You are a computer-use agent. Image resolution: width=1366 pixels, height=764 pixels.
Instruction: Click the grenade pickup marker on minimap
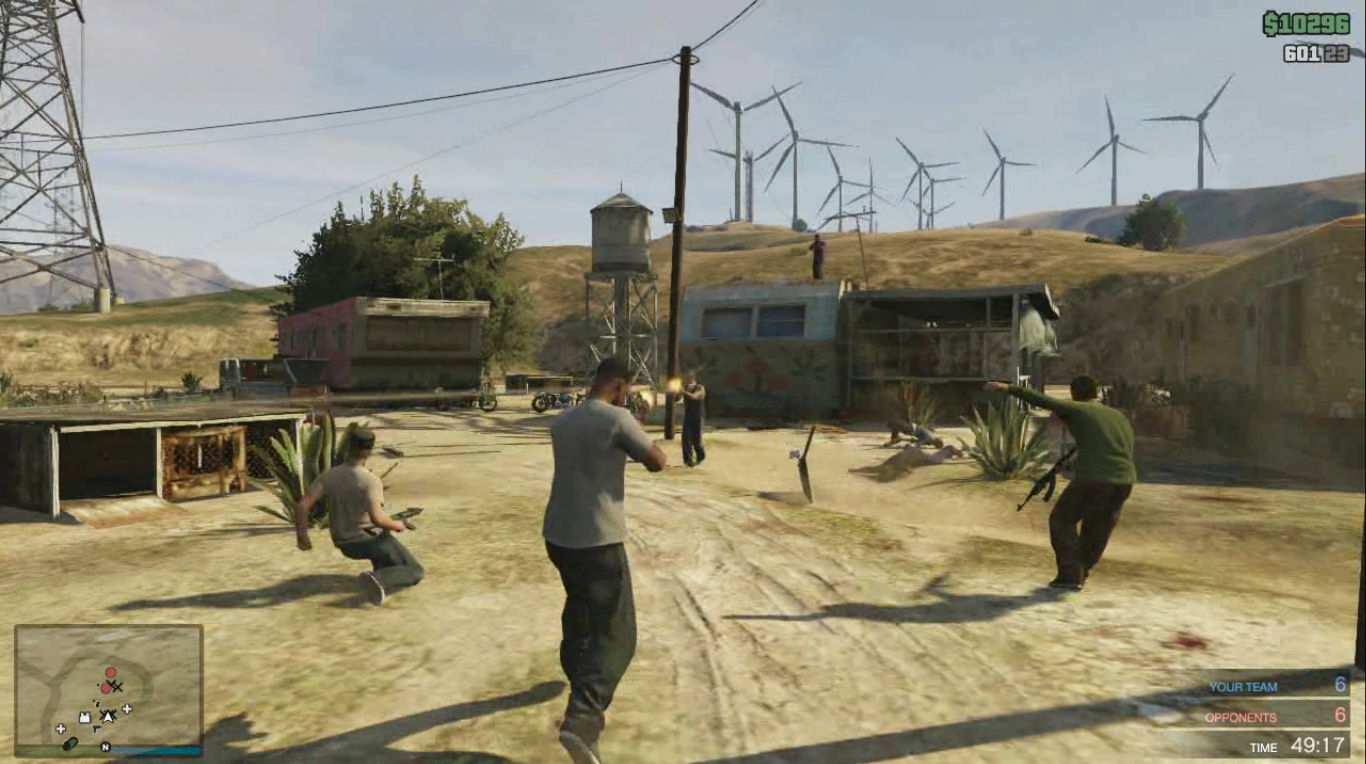click(x=70, y=744)
